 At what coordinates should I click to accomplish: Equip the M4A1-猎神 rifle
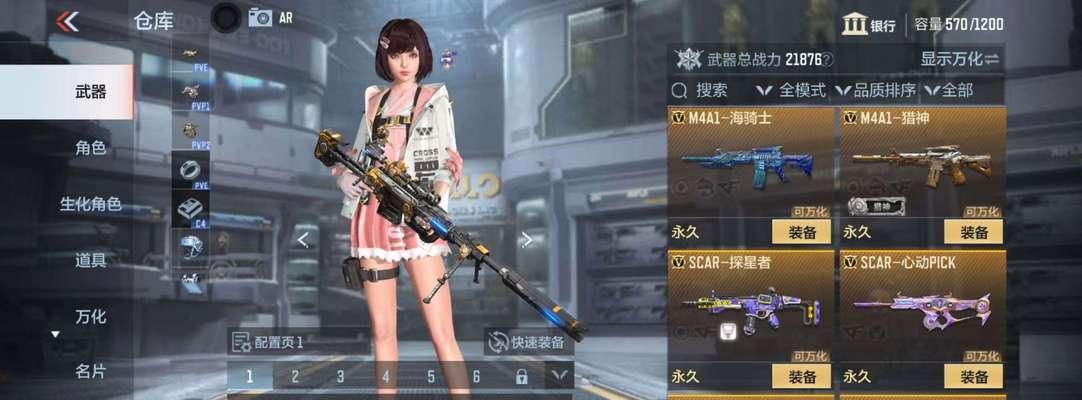(973, 232)
